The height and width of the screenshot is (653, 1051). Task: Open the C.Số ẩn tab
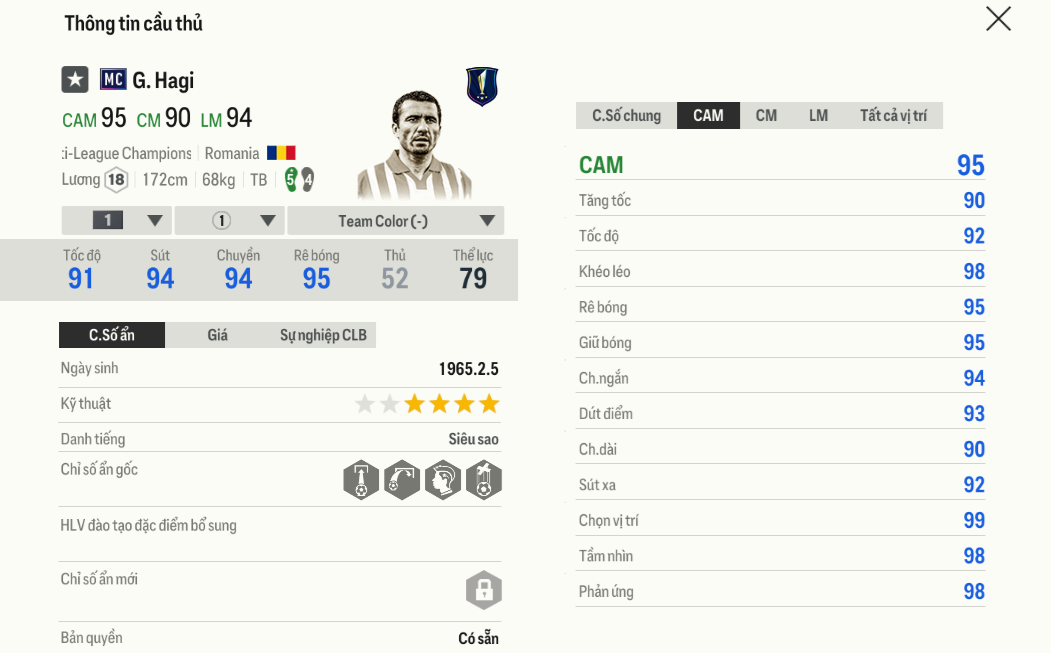coord(111,335)
